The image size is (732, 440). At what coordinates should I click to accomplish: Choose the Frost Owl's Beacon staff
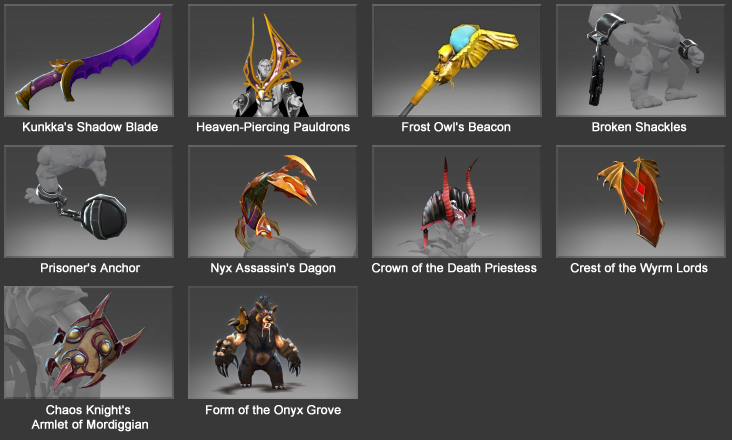456,60
